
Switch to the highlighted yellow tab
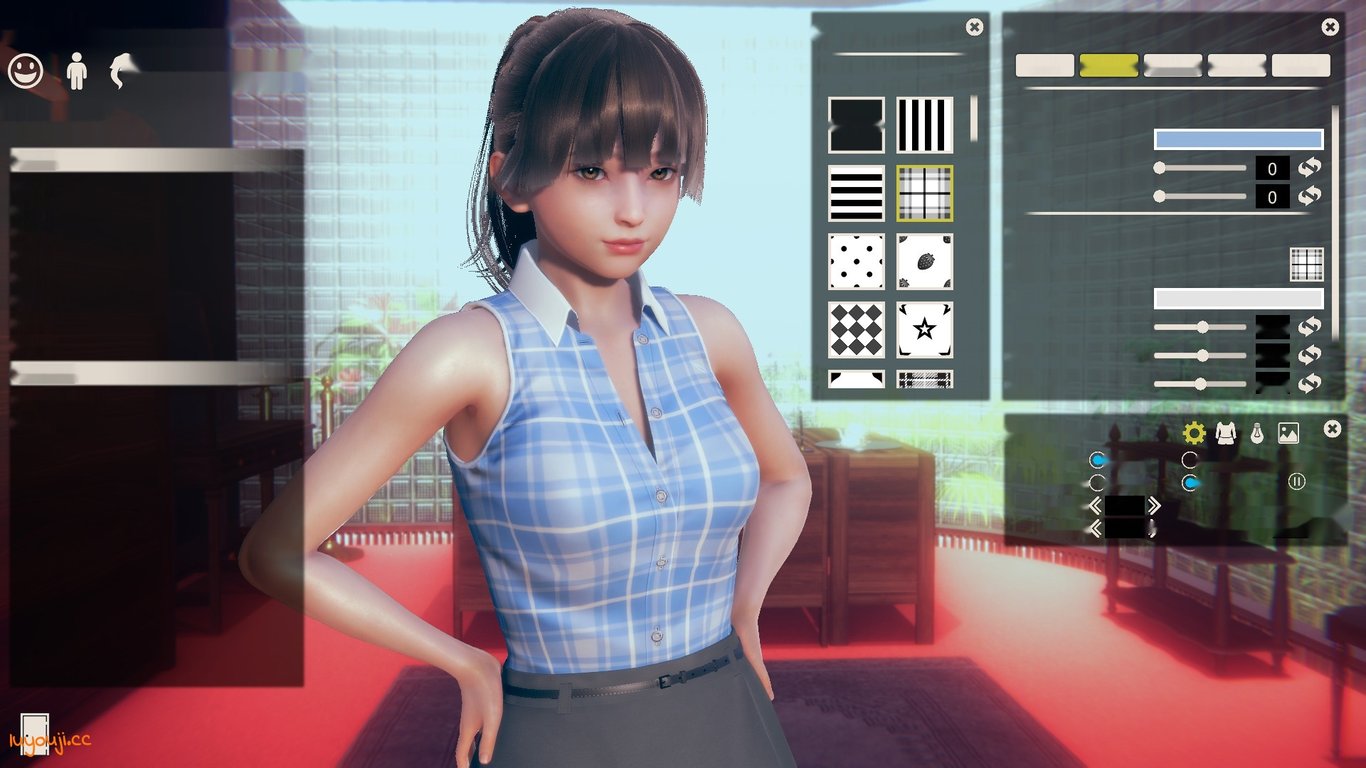click(x=1110, y=66)
